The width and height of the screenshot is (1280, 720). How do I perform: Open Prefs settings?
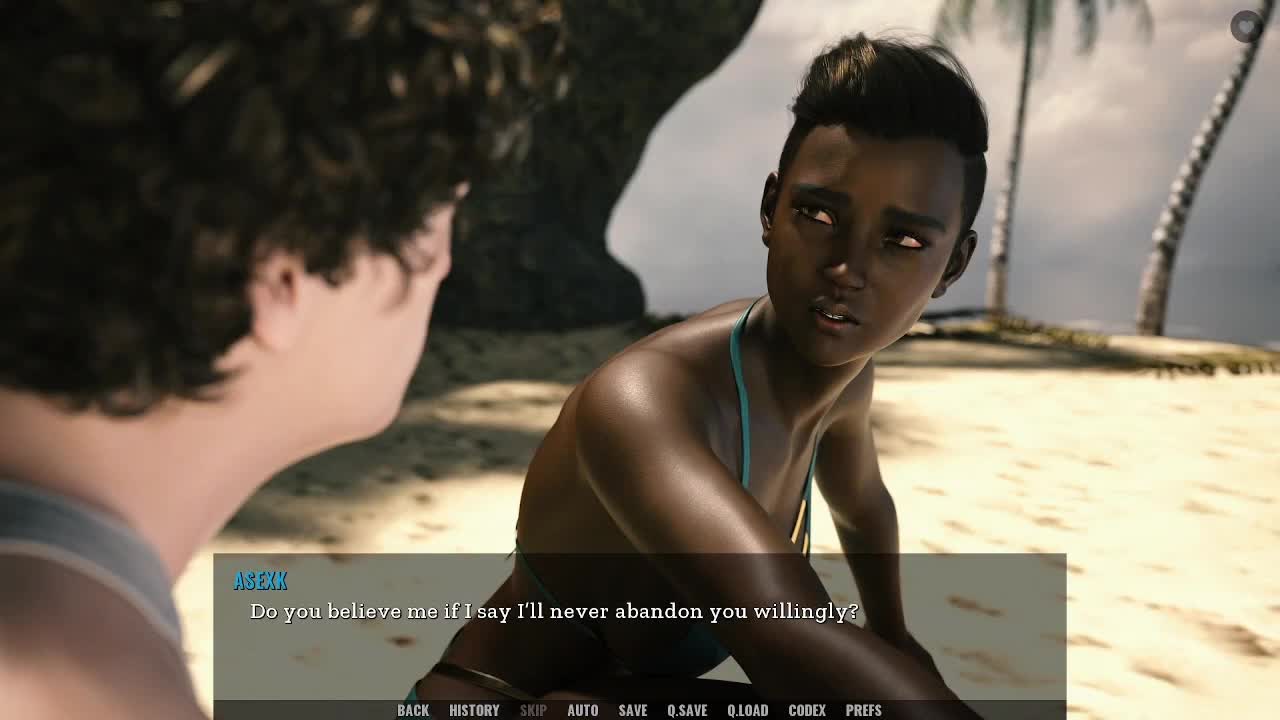[x=863, y=710]
